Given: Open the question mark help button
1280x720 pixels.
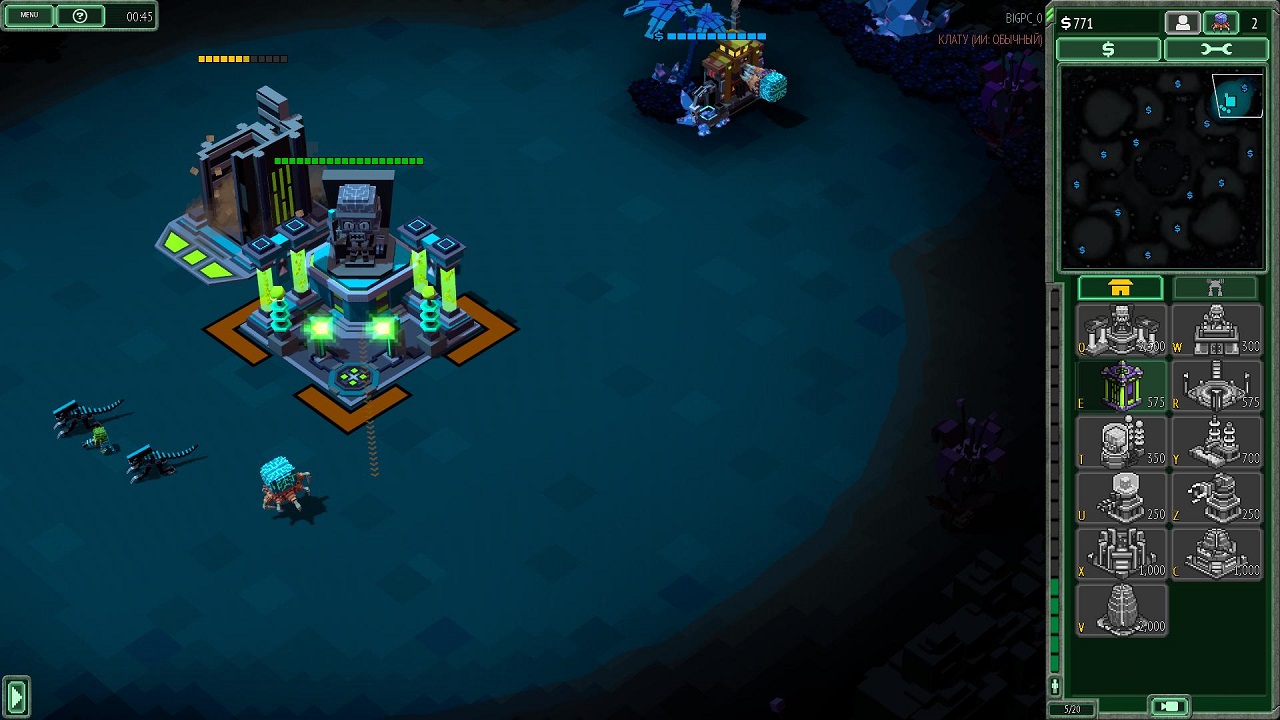Looking at the screenshot, I should pos(80,16).
